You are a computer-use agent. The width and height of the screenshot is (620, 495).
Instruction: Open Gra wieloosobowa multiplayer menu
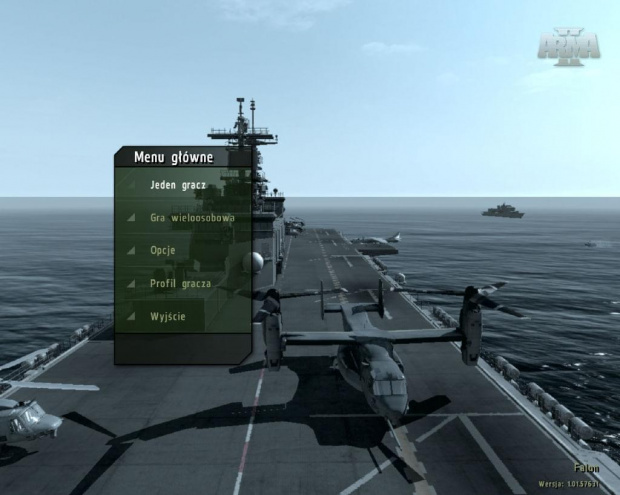tap(192, 217)
